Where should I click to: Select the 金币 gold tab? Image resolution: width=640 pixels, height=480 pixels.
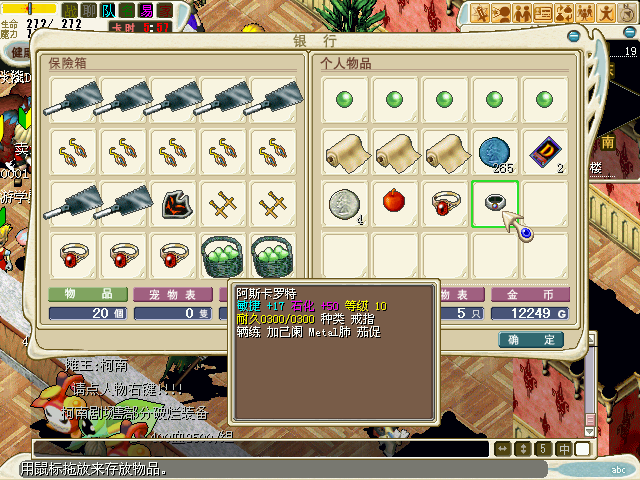pyautogui.click(x=531, y=295)
